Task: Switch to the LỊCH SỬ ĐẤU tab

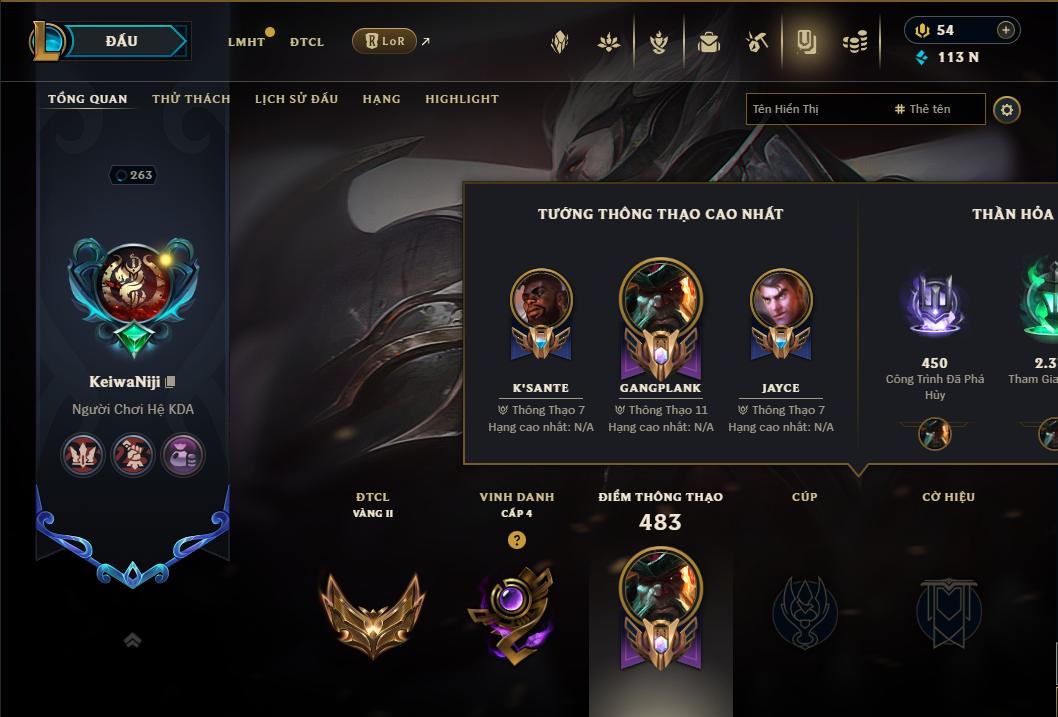Action: 296,99
